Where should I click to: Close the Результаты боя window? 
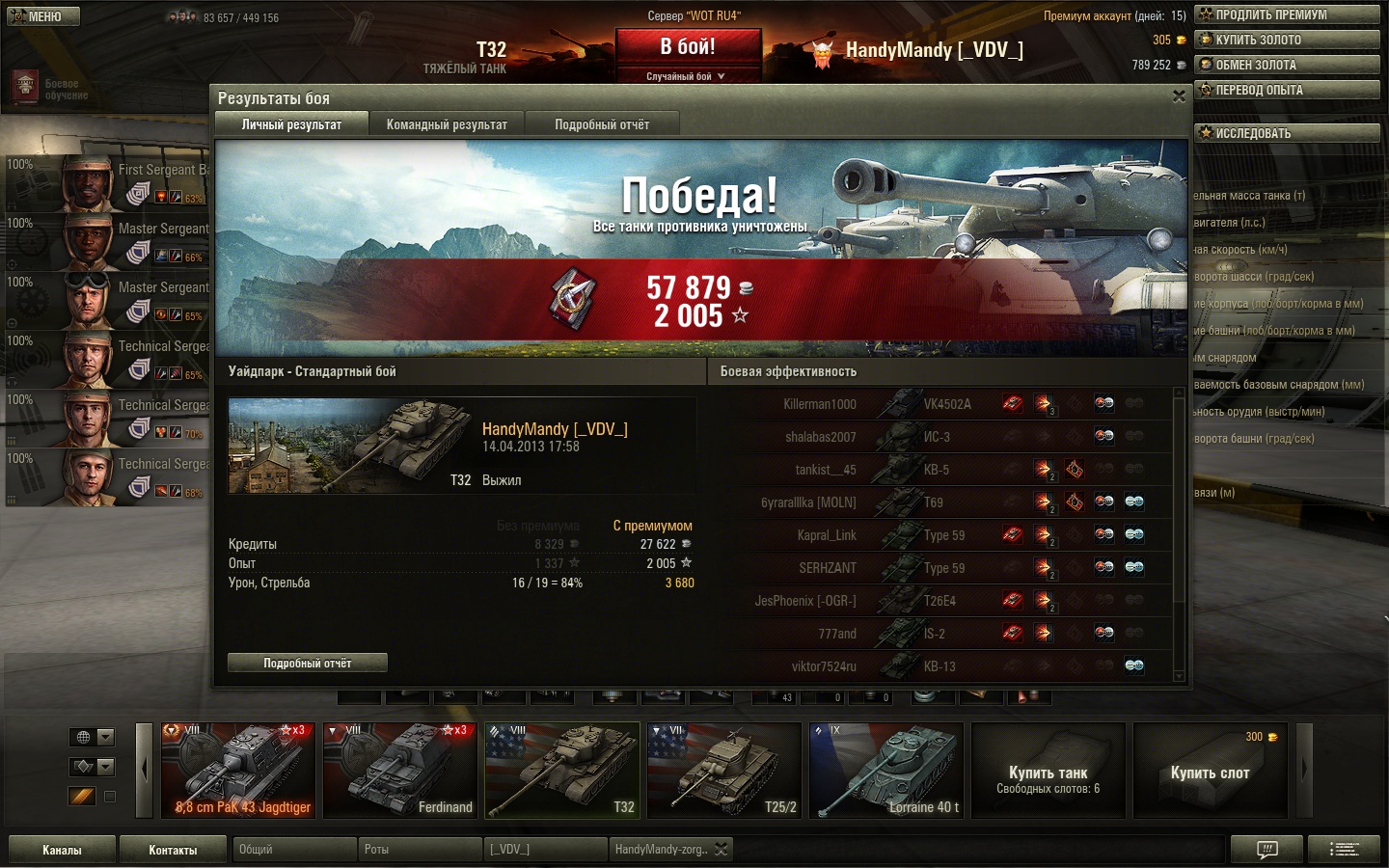pyautogui.click(x=1179, y=96)
